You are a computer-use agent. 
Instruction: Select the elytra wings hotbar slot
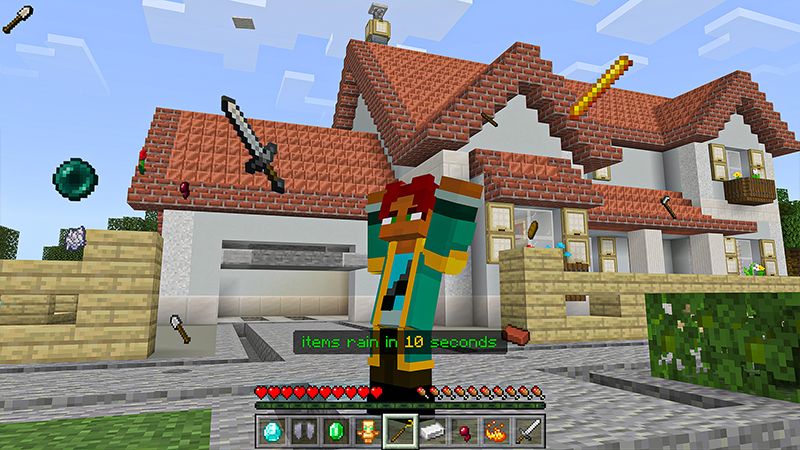coord(303,431)
